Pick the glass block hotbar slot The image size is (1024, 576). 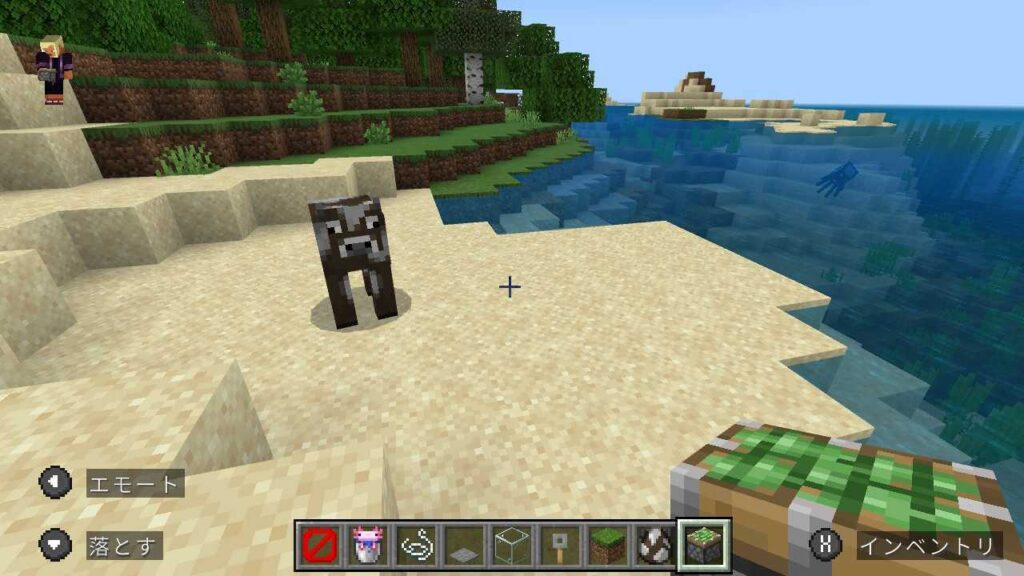point(511,545)
